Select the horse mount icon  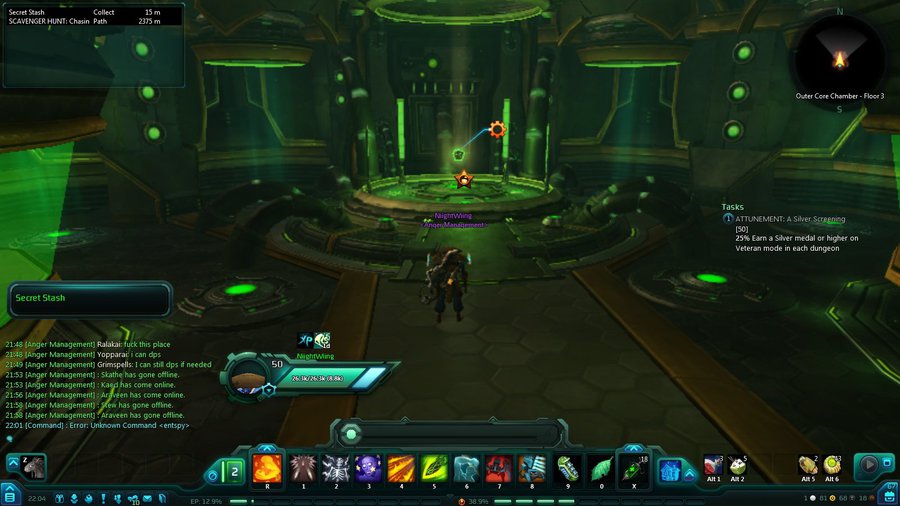coord(35,466)
